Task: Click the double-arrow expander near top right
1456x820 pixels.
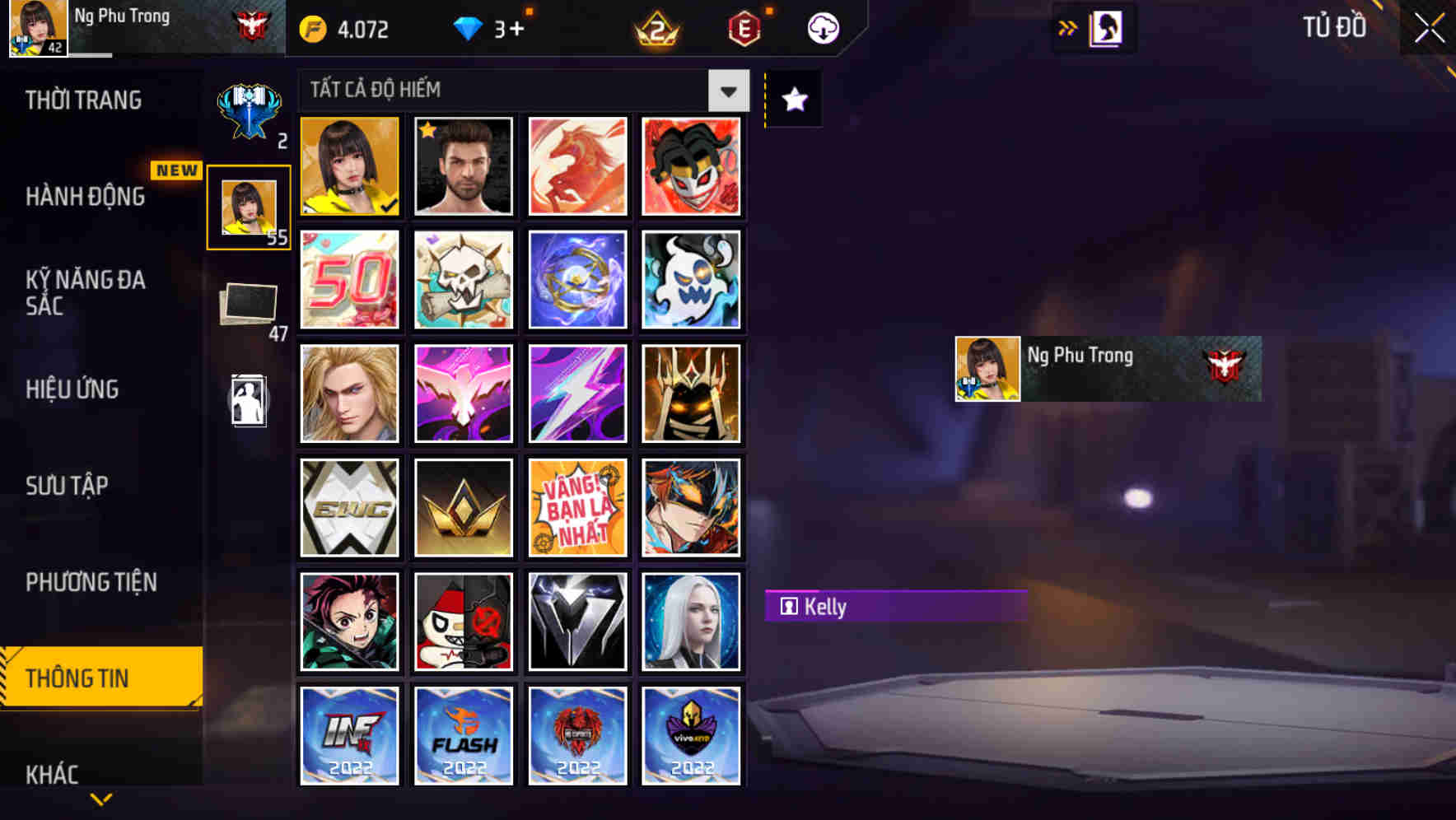Action: tap(1068, 27)
